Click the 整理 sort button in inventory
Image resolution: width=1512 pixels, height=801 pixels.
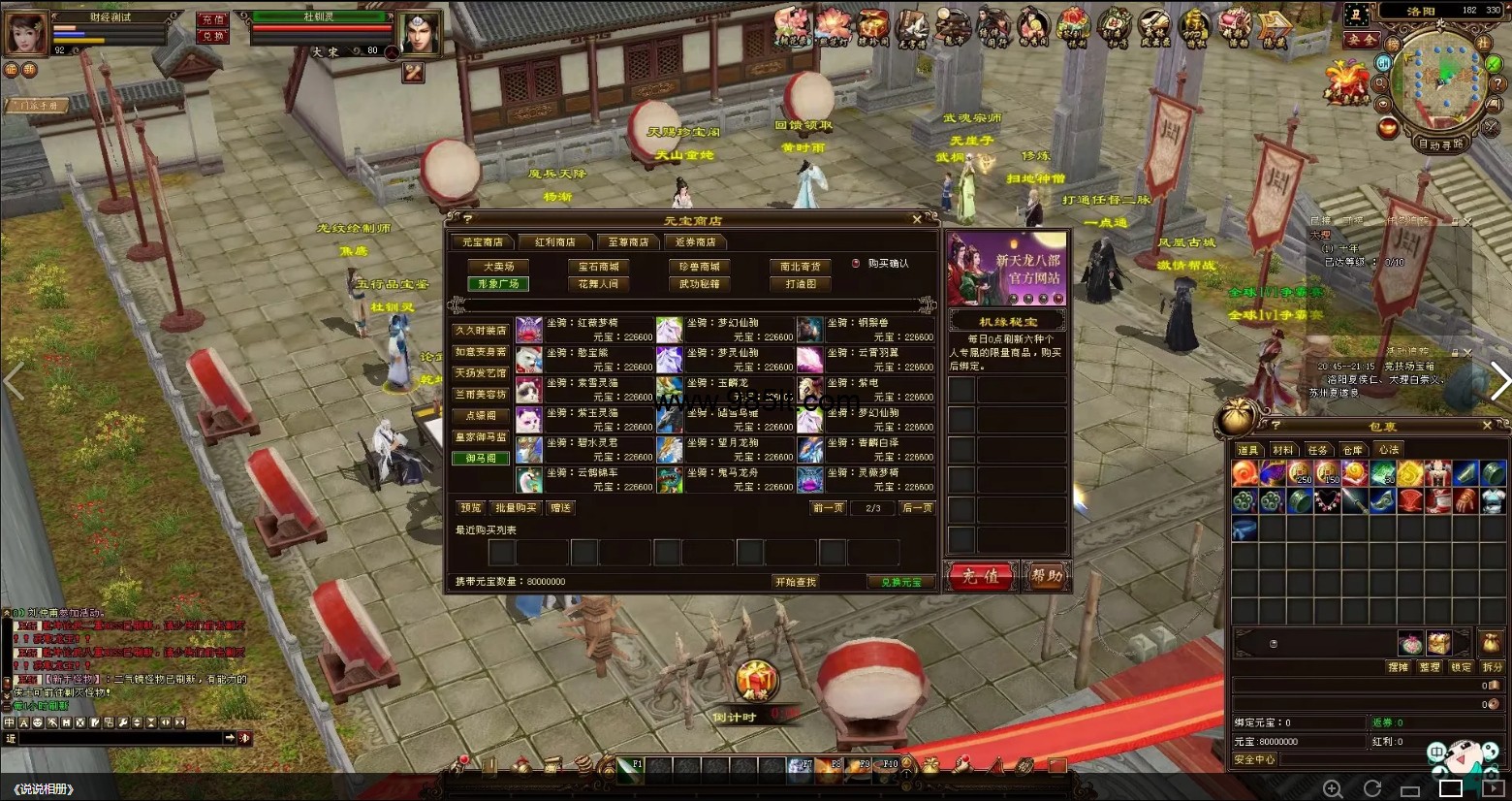coord(1429,667)
